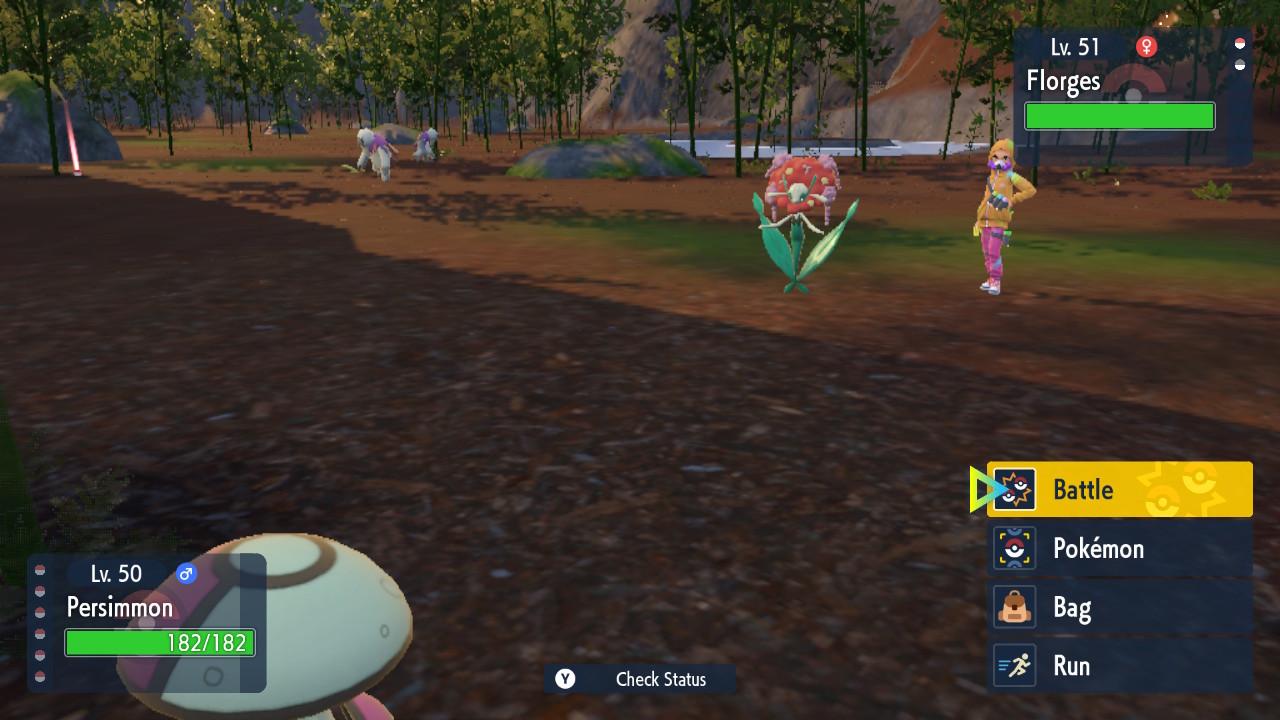1280x720 pixels.
Task: Choose Run to flee the battle
Action: point(1119,666)
